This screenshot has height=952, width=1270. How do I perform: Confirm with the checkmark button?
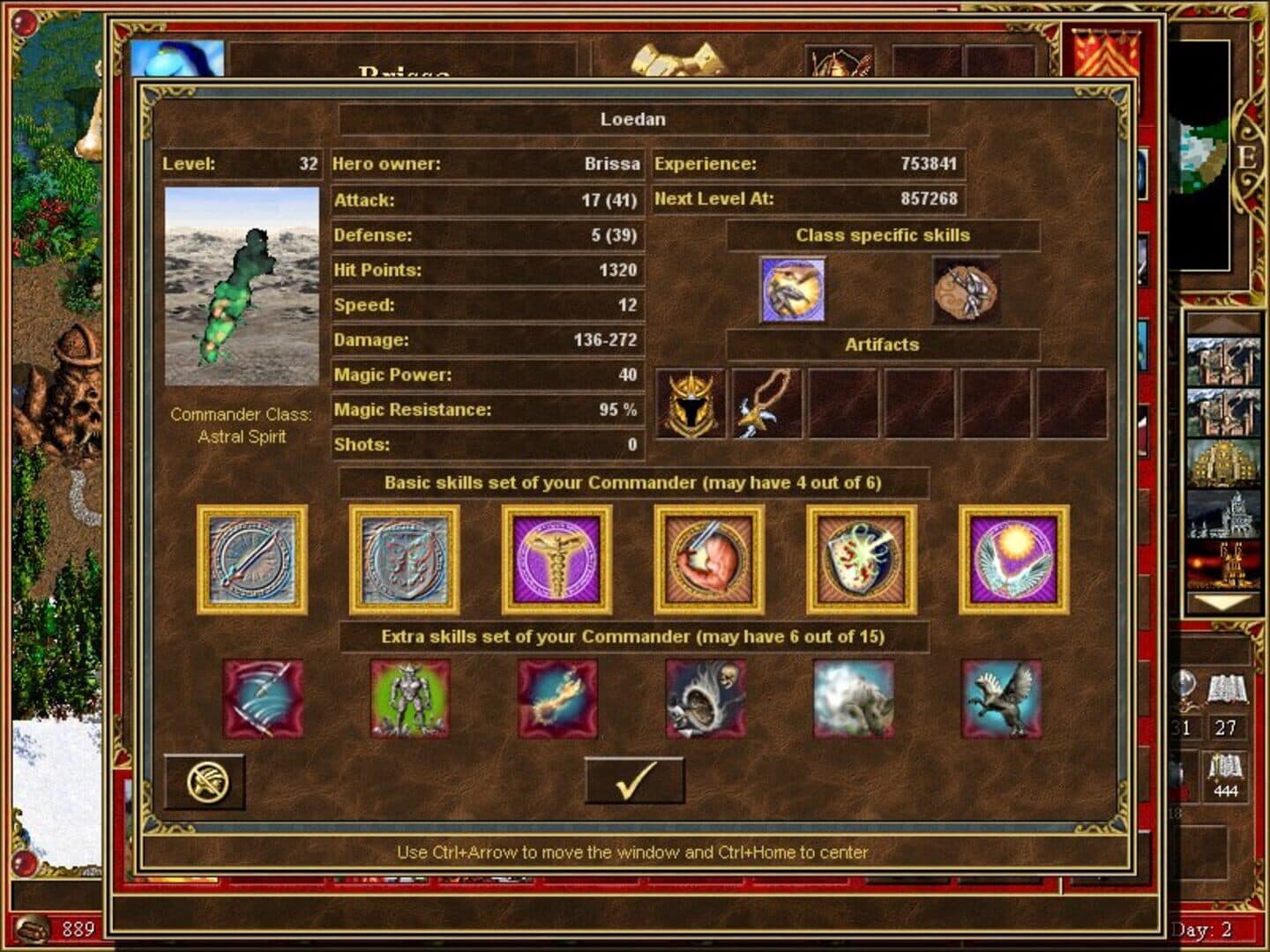click(x=634, y=780)
